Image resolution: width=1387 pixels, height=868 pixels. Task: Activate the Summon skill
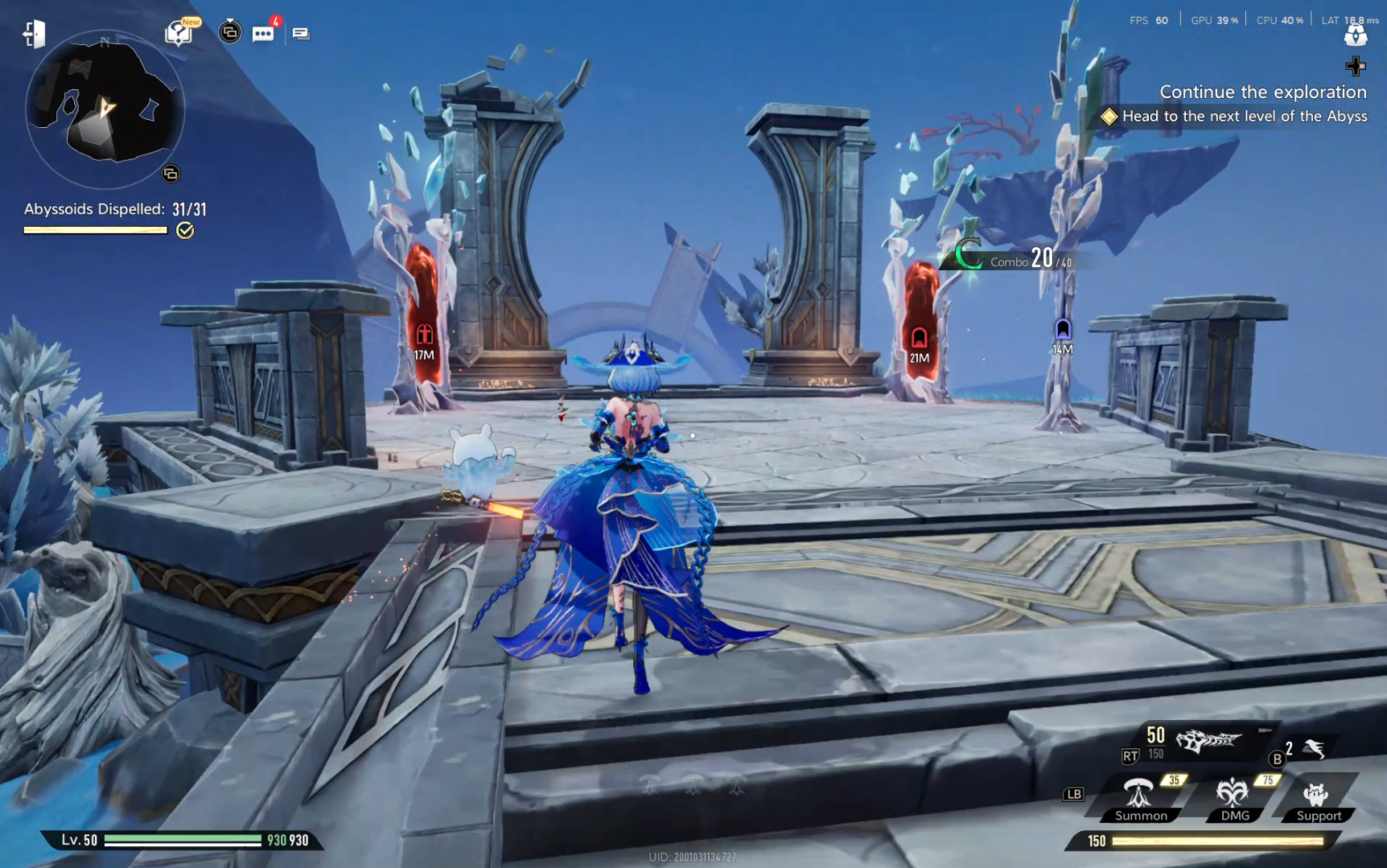1140,796
